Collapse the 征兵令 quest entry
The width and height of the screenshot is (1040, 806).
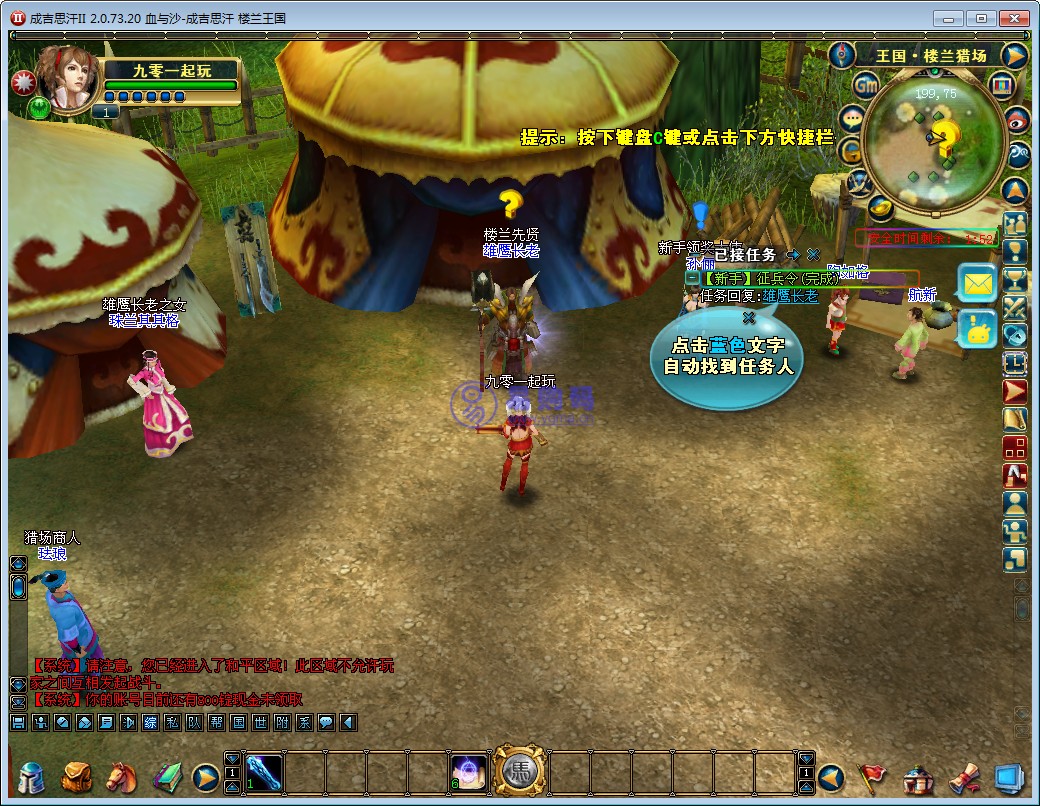click(692, 278)
